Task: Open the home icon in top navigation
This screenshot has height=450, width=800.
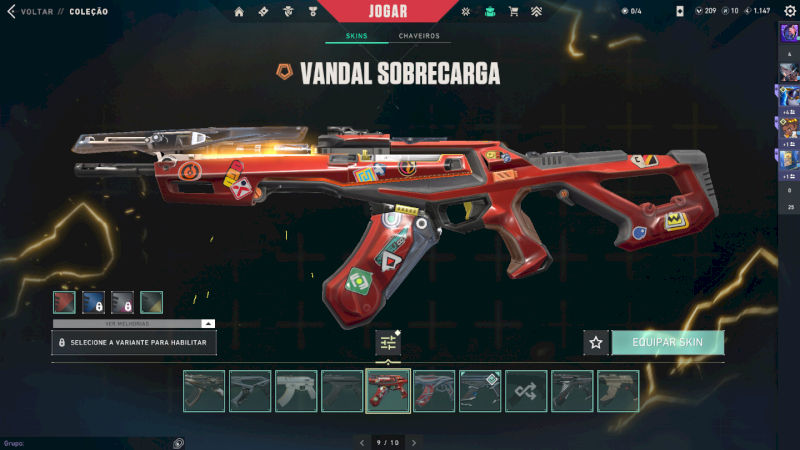Action: point(239,12)
